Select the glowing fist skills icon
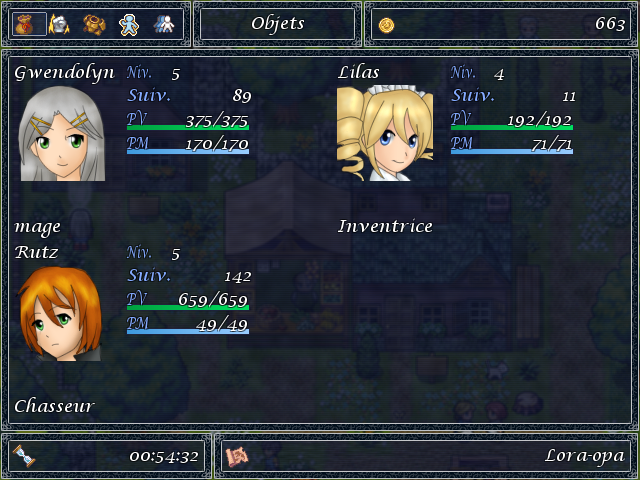 (x=60, y=24)
